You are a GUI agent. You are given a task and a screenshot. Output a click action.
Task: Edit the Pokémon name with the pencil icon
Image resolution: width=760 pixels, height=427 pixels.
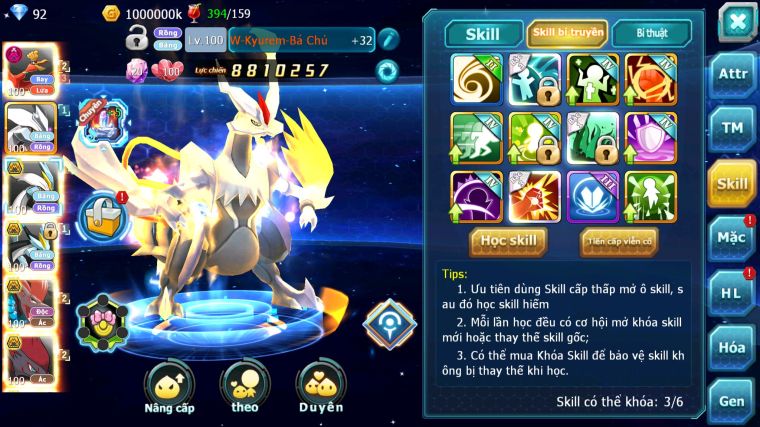(388, 40)
